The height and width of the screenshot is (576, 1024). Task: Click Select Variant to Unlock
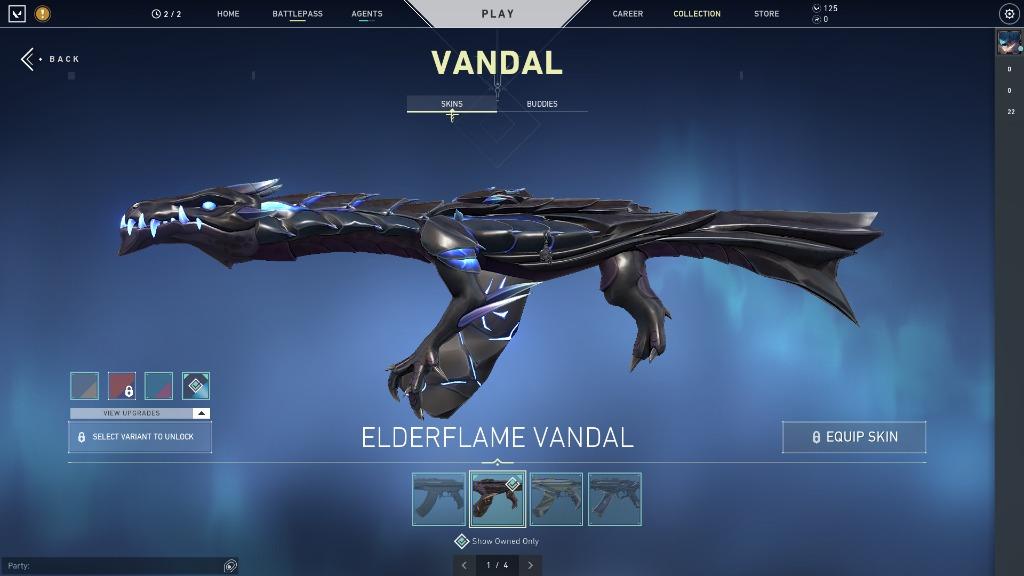click(140, 437)
